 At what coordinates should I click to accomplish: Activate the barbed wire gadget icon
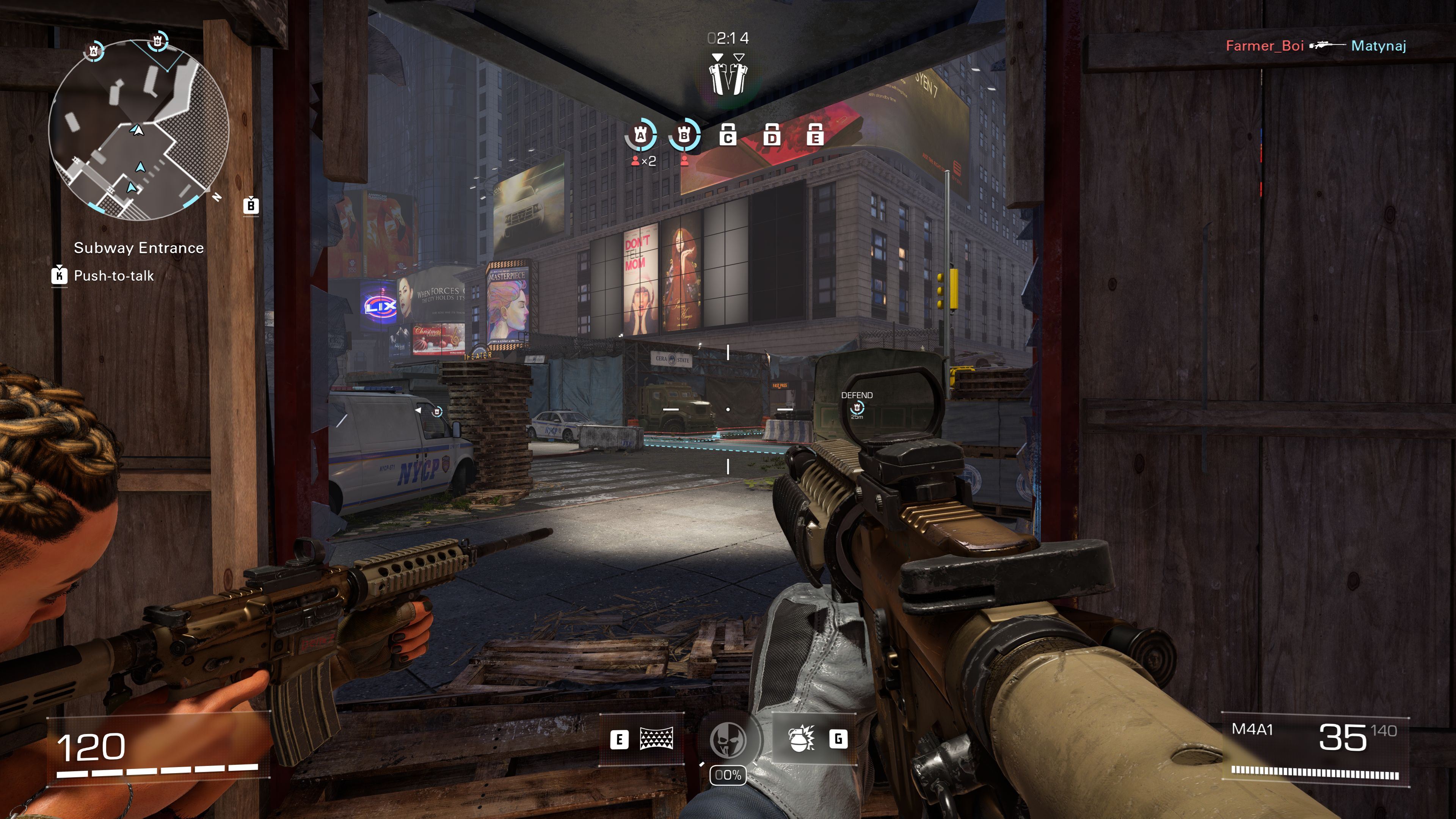click(x=656, y=739)
